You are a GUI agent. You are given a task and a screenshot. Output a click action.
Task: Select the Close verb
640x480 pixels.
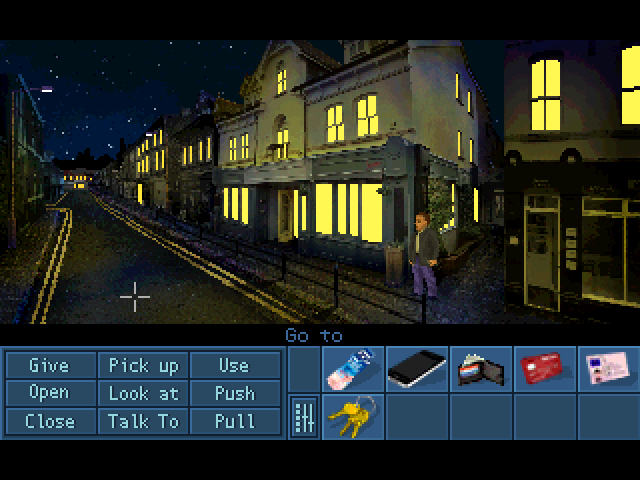tap(49, 421)
